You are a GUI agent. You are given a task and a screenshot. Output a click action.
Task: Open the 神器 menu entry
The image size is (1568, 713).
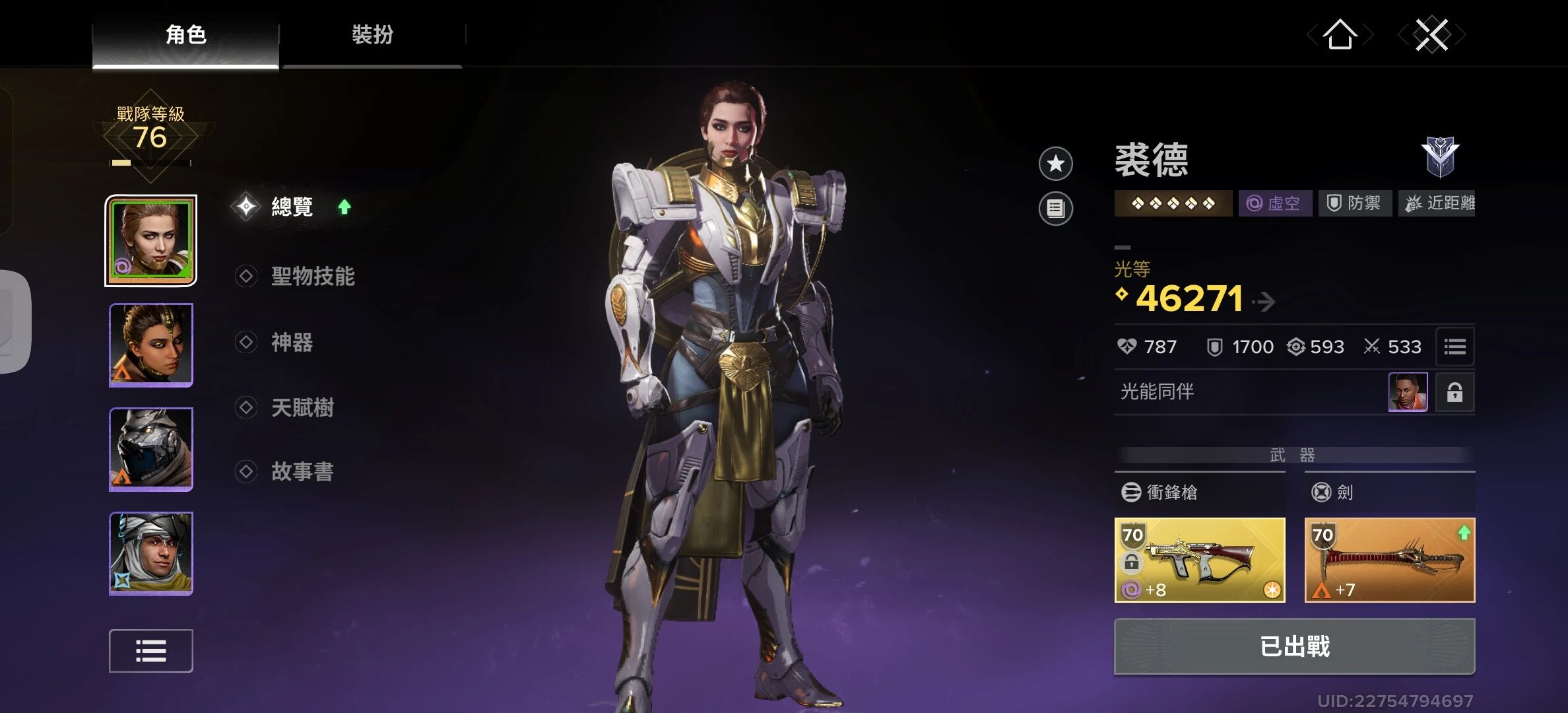(x=292, y=342)
